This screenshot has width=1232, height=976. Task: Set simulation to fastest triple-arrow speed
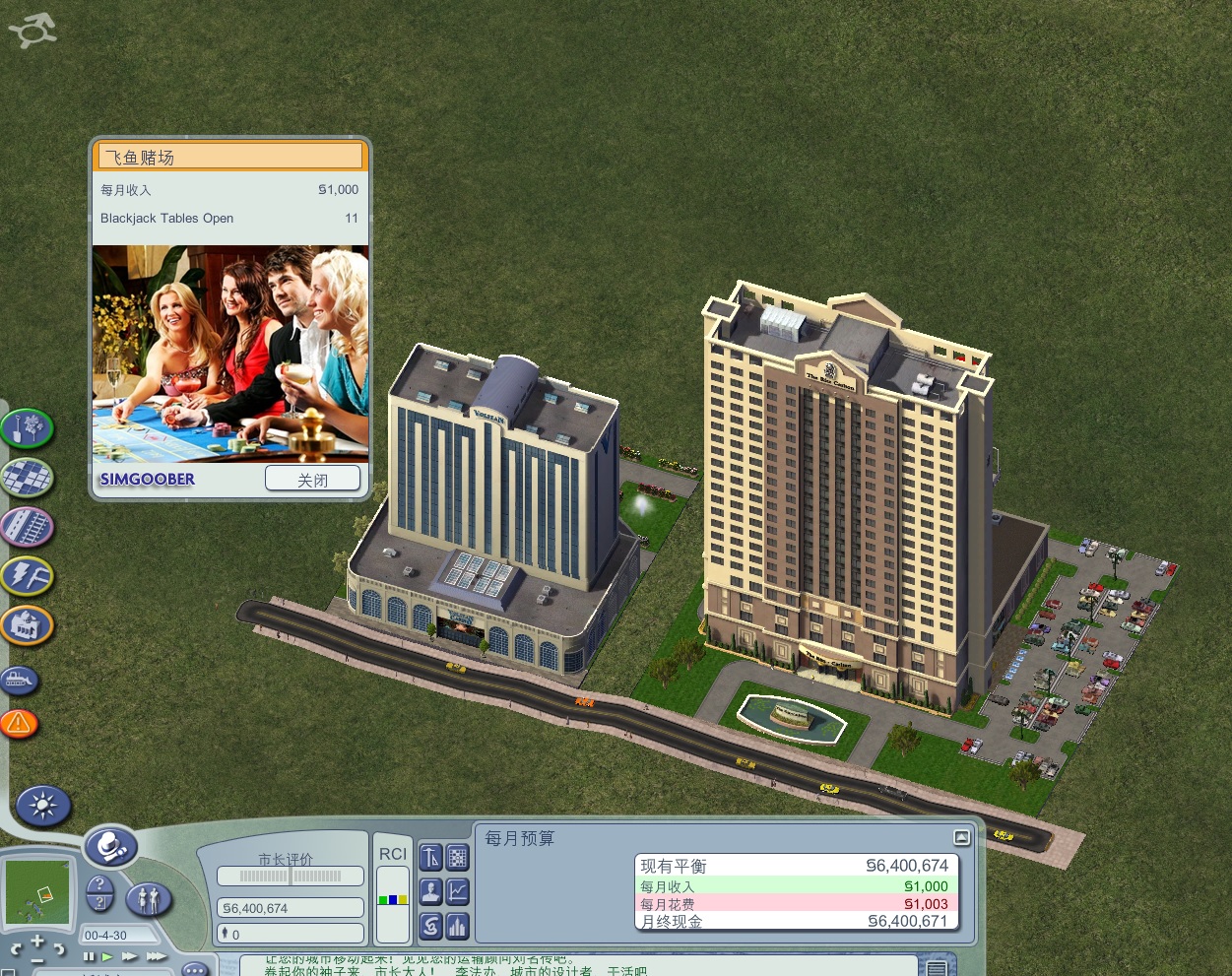coord(156,956)
